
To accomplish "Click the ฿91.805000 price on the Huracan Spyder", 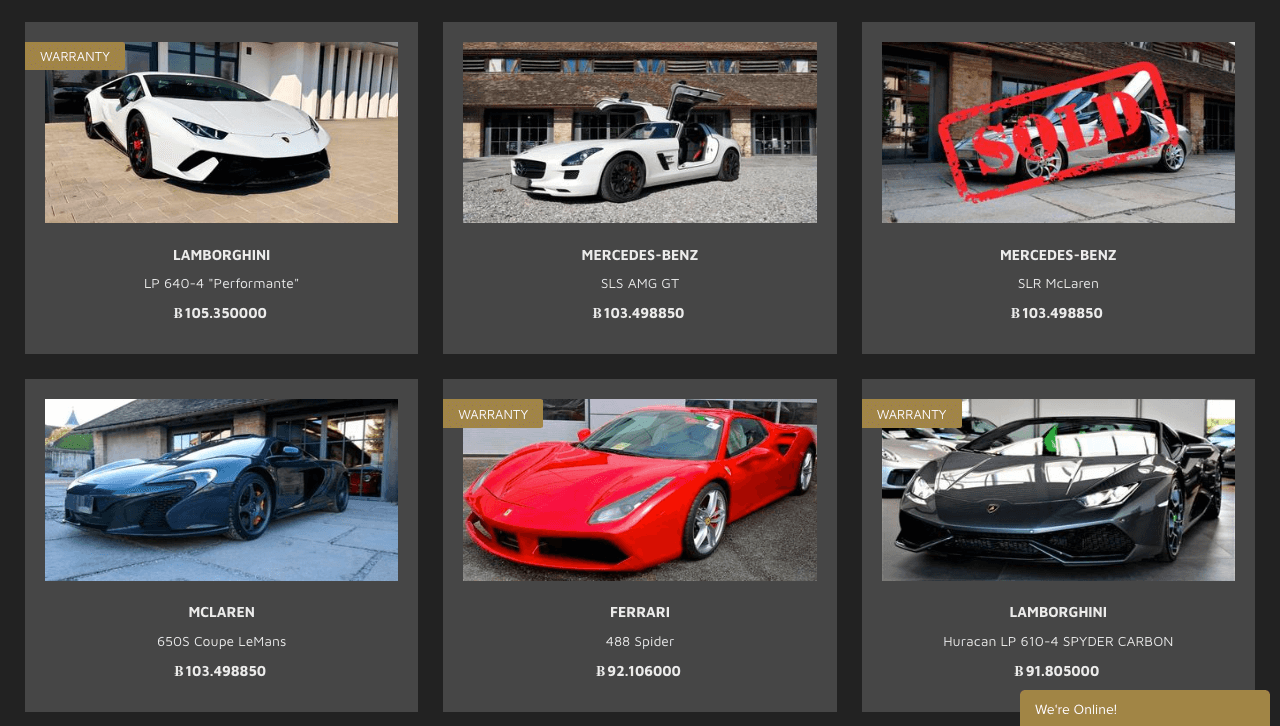I will click(1057, 670).
